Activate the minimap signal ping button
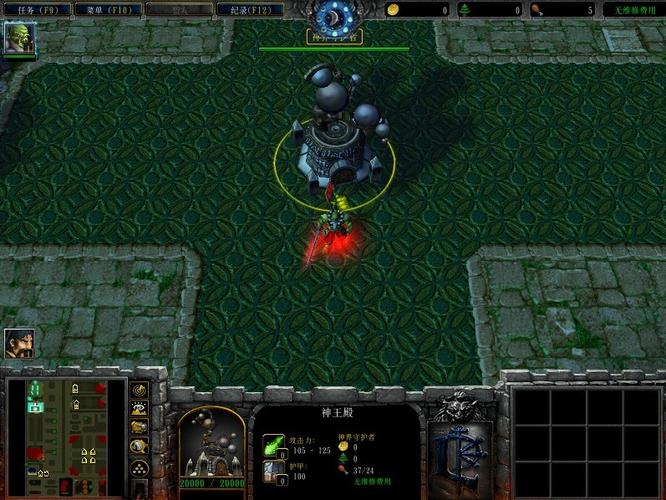This screenshot has height=500, width=666. pyautogui.click(x=139, y=389)
